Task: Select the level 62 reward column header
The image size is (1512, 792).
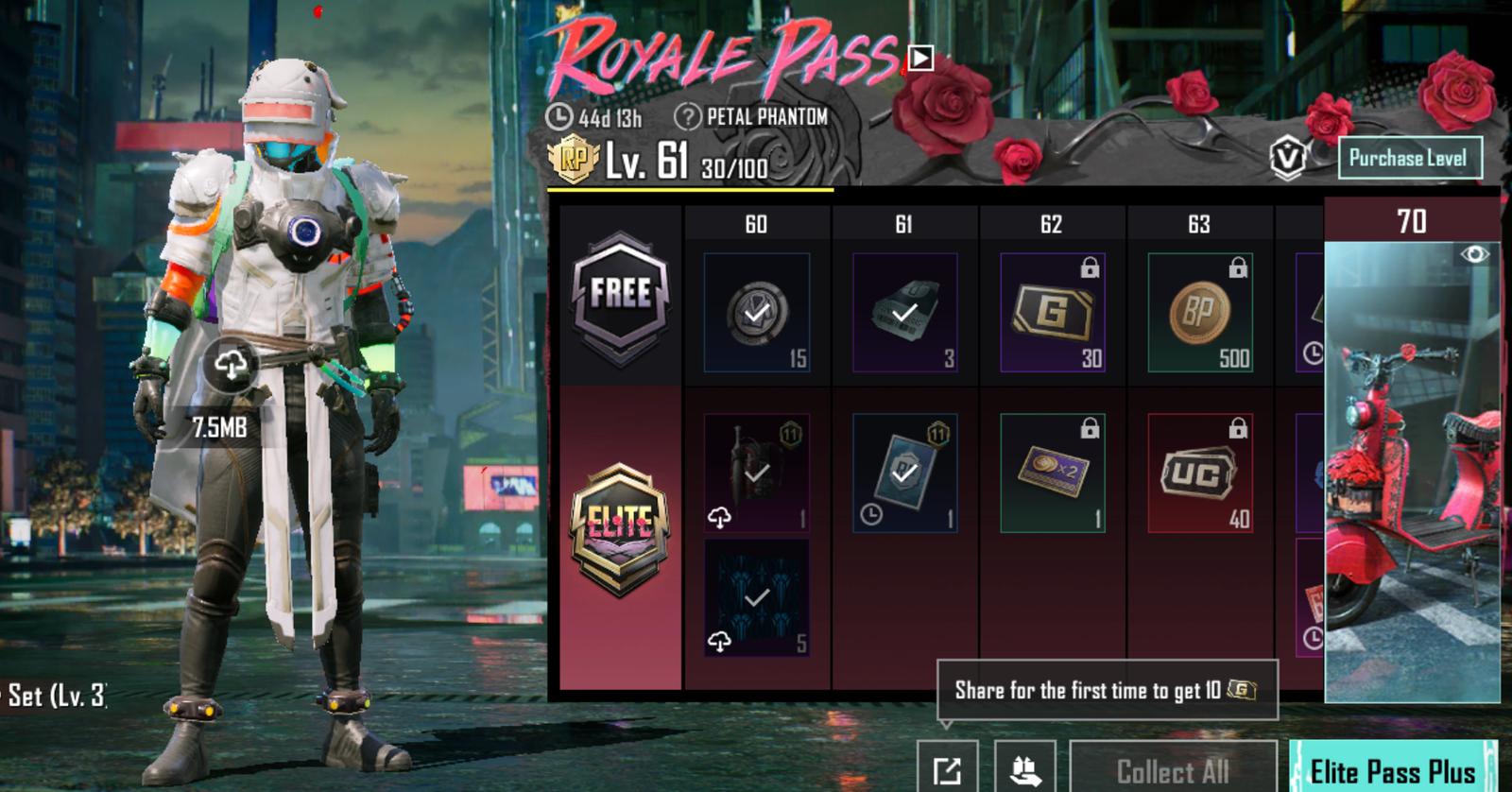Action: (1052, 224)
